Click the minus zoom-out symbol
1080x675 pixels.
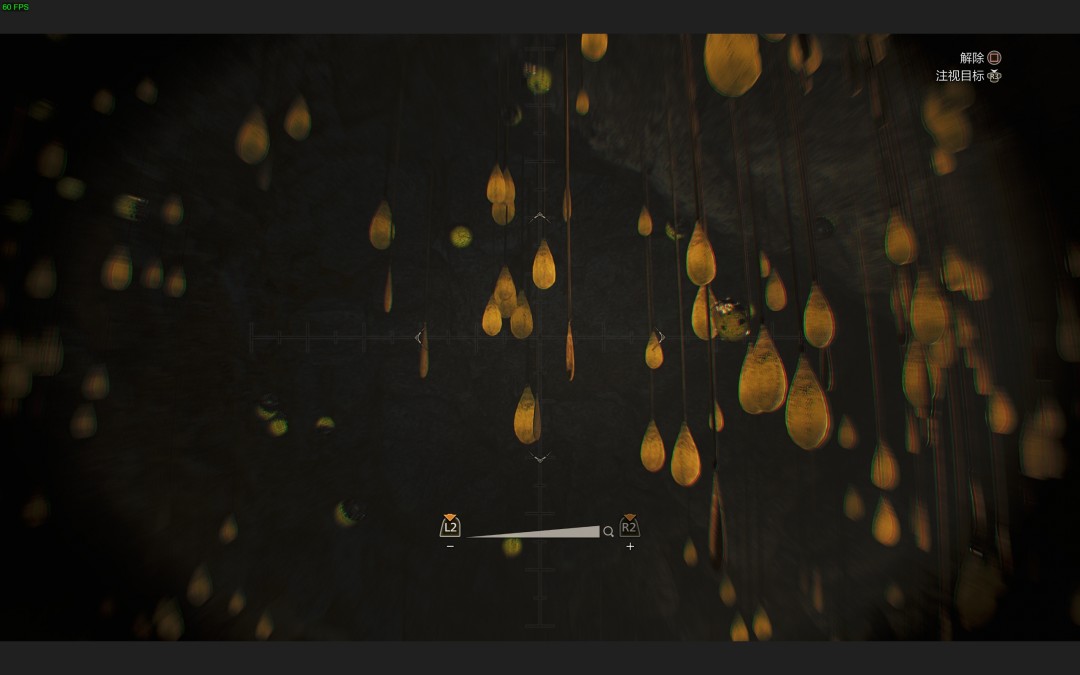[x=450, y=547]
